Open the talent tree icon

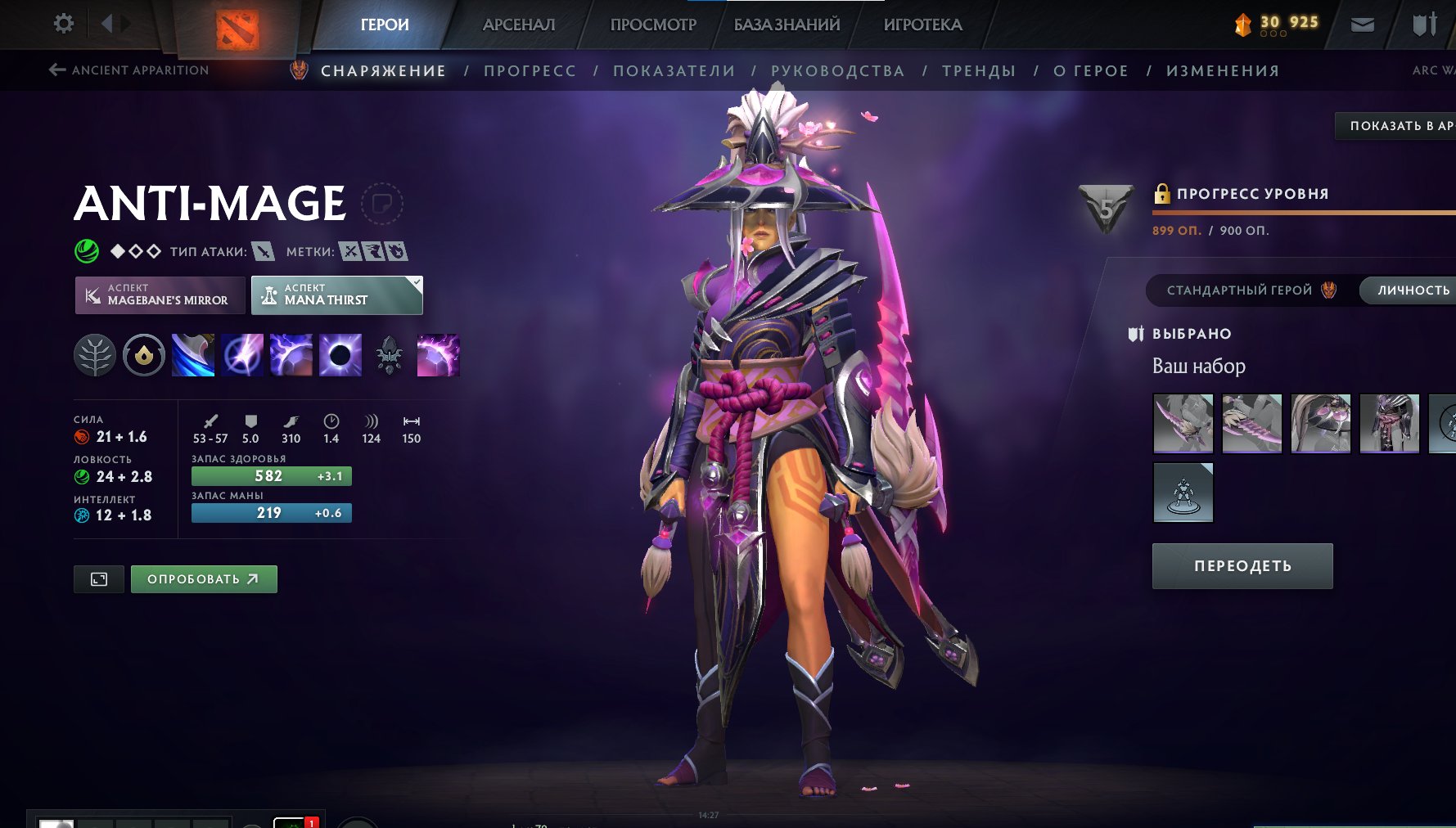97,355
